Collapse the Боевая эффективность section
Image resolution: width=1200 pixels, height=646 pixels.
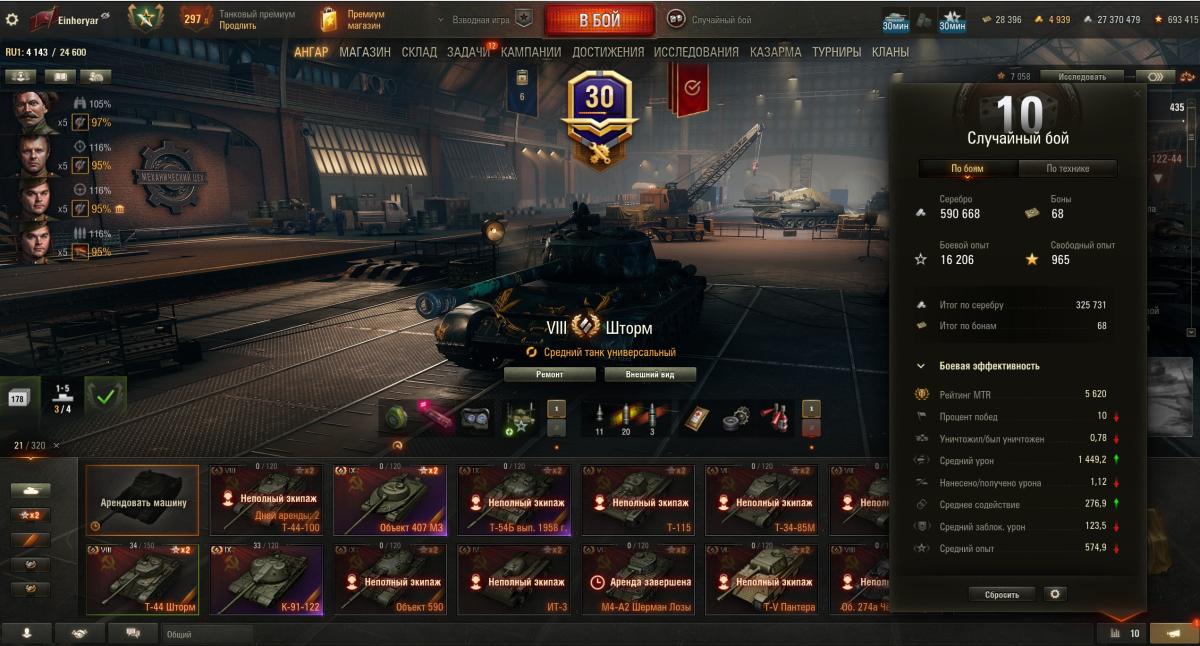tap(921, 366)
